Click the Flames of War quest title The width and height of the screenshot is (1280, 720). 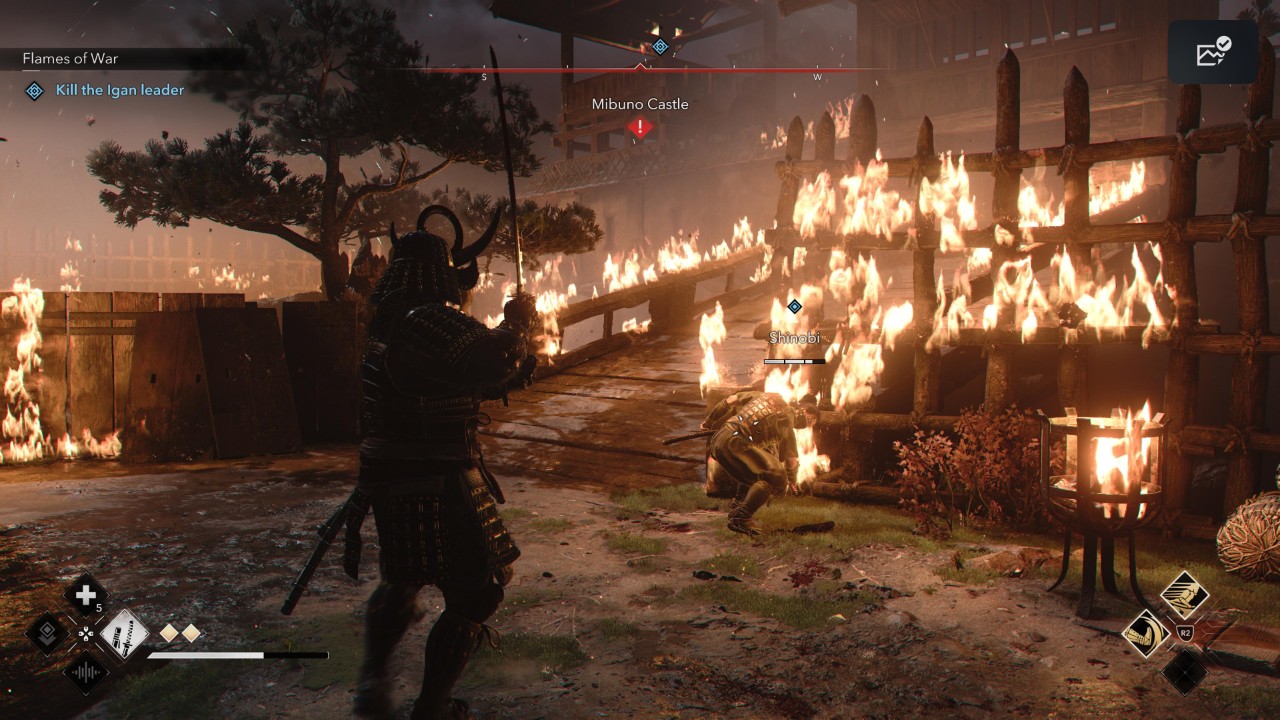(70, 59)
